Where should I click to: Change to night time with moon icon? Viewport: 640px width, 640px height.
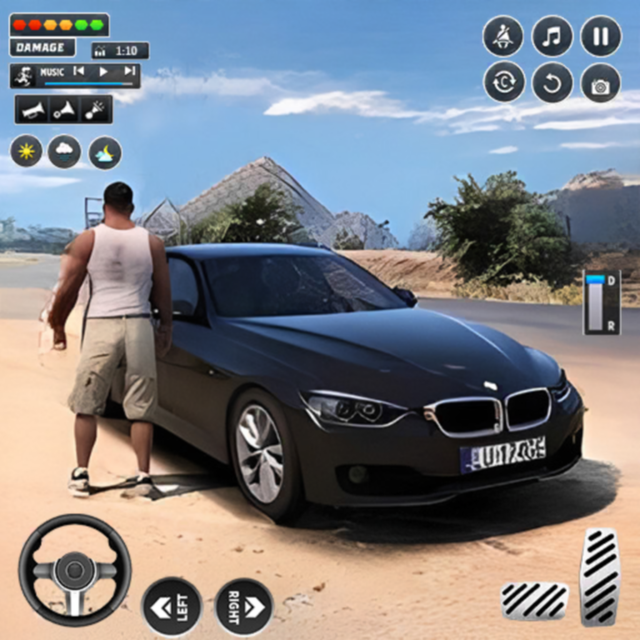(105, 152)
